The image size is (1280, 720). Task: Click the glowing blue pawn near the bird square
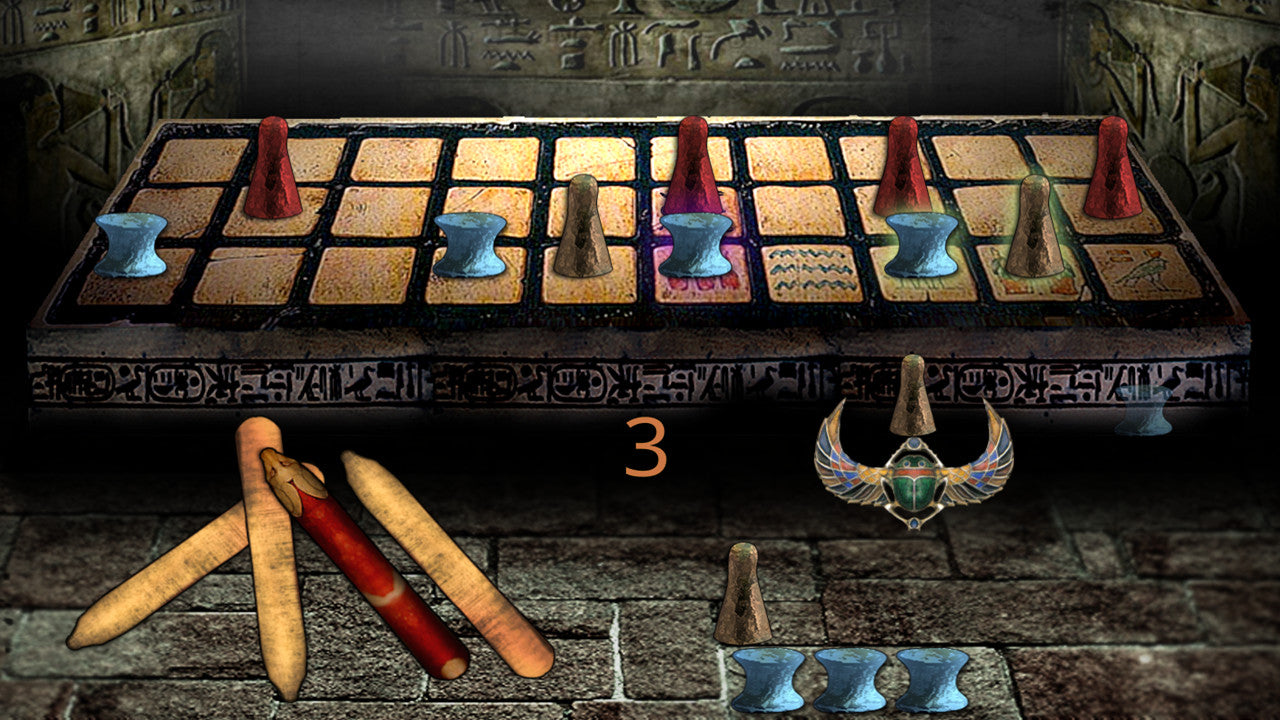pos(920,245)
